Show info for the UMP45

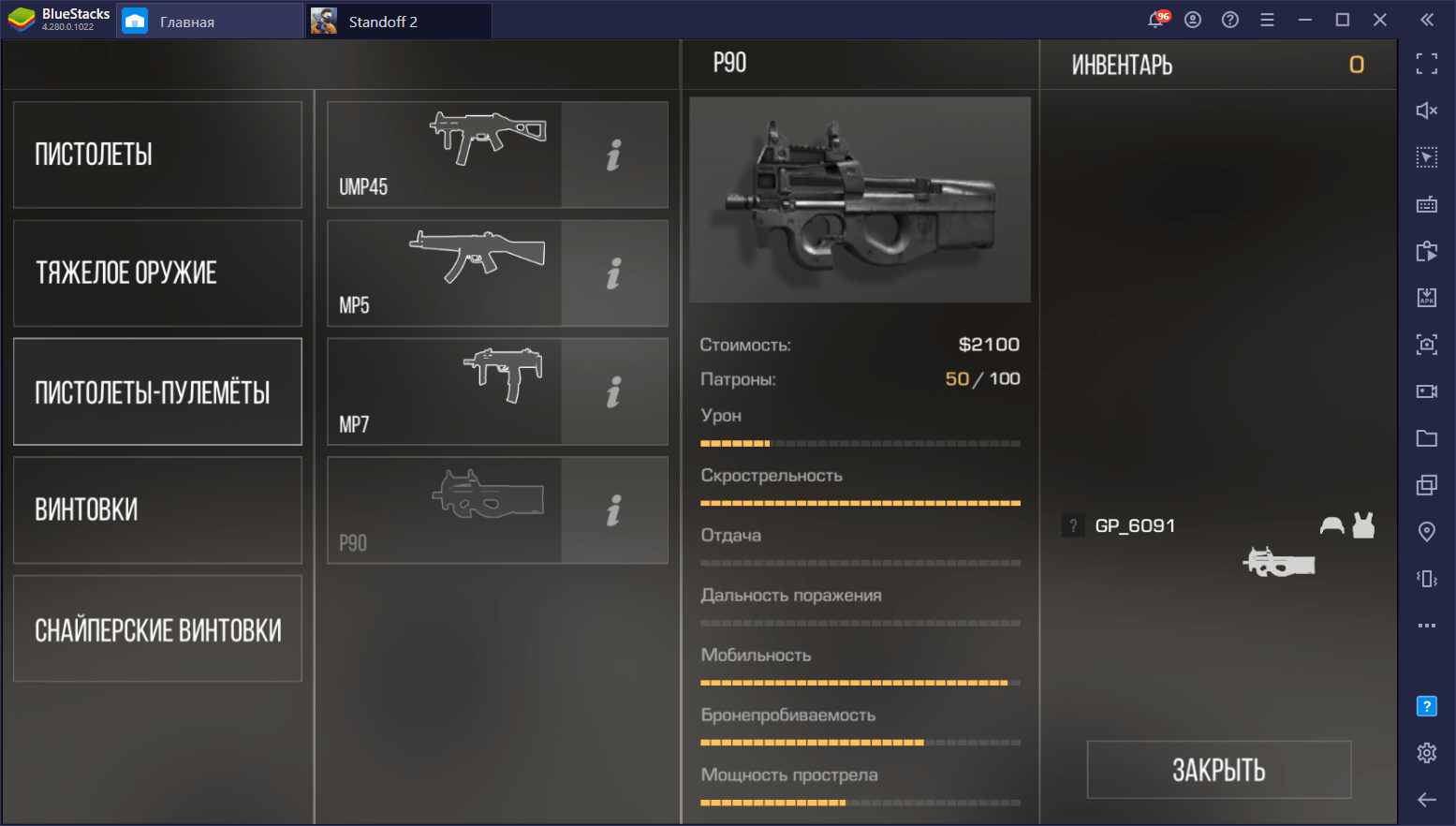(614, 155)
